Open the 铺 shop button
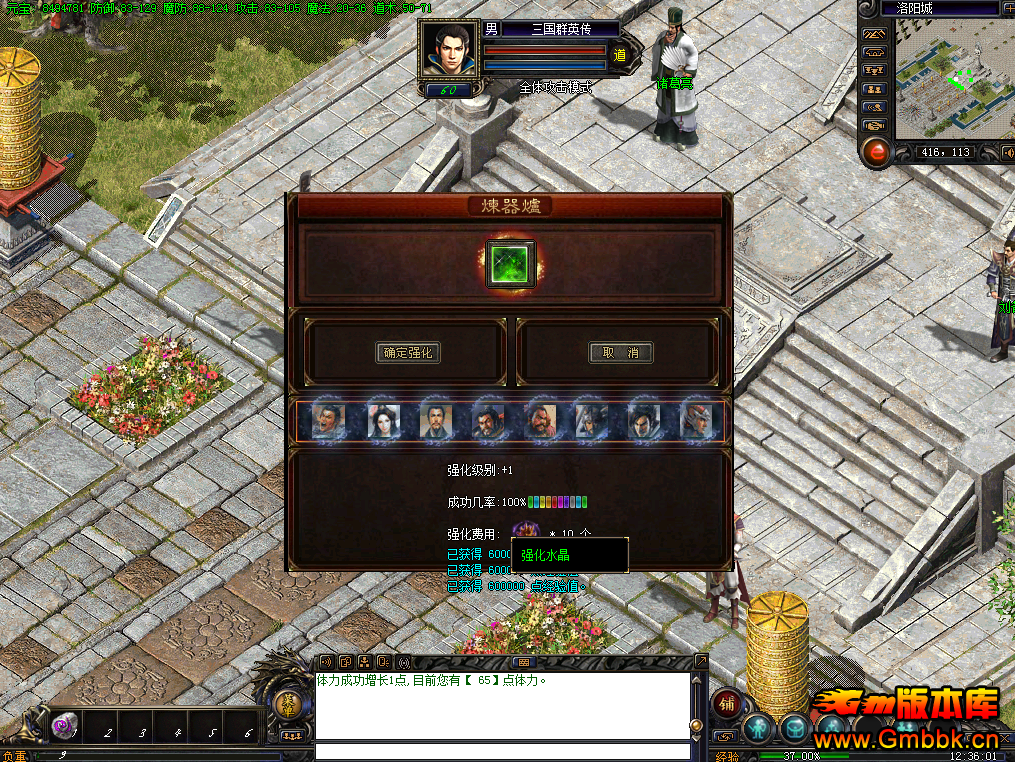 (726, 704)
